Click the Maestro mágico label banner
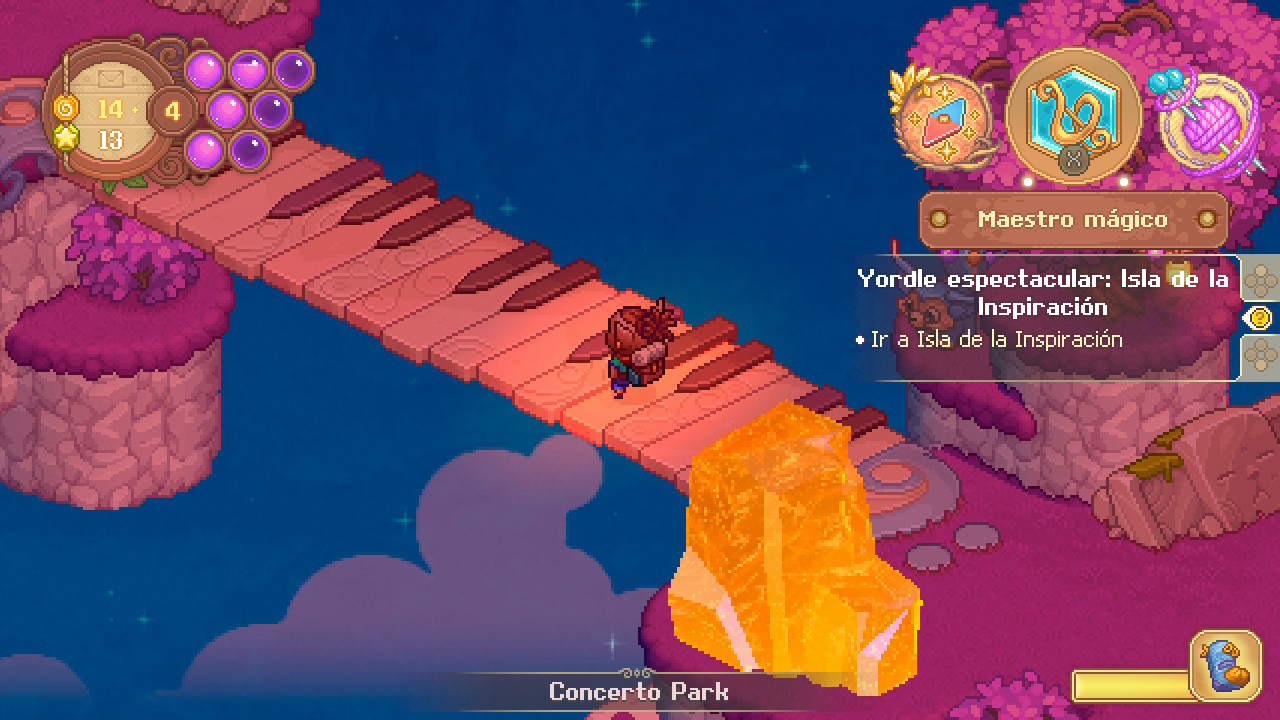The image size is (1280, 720). pos(1073,219)
